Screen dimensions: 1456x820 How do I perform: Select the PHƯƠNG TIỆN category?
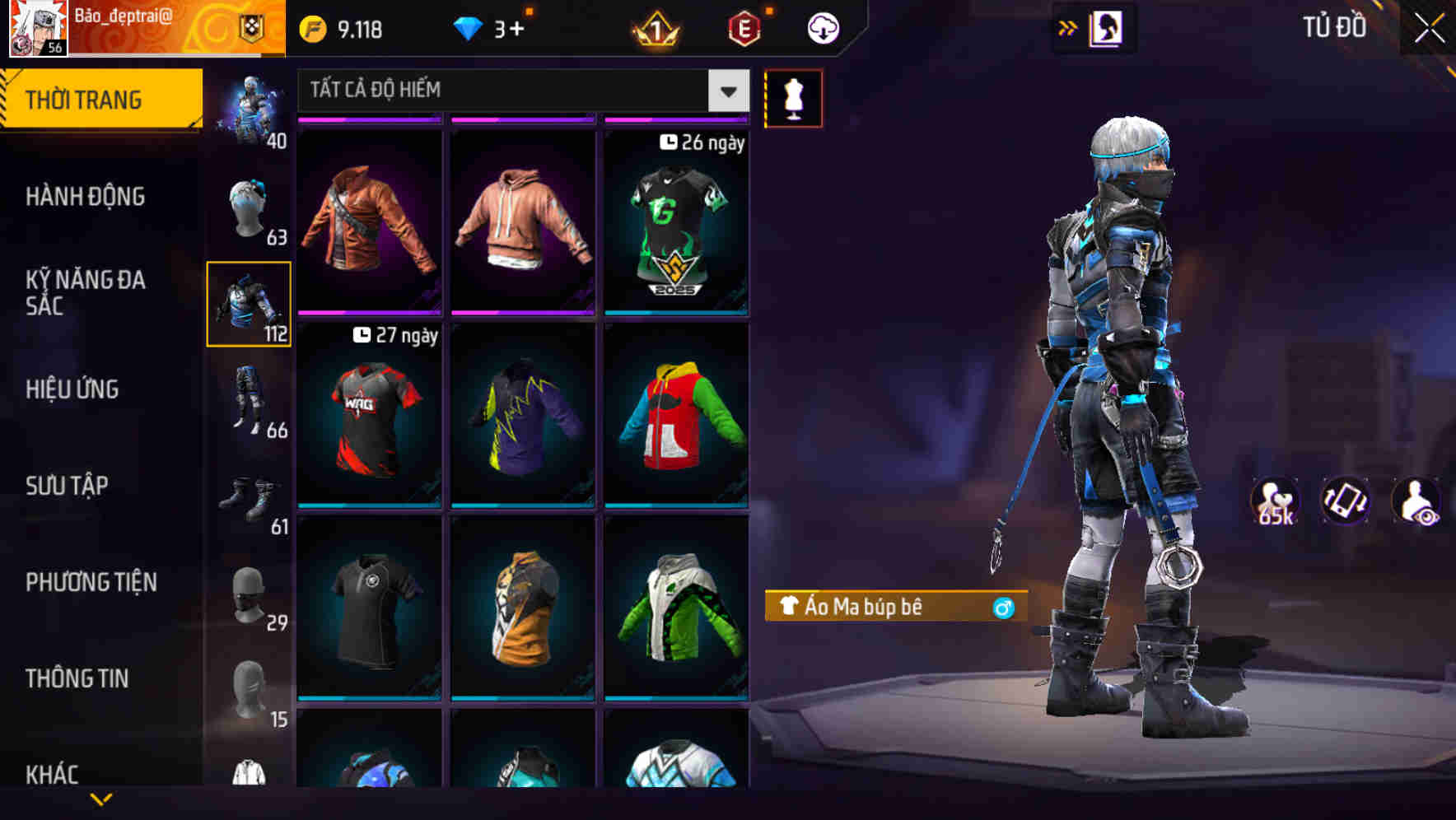91,581
